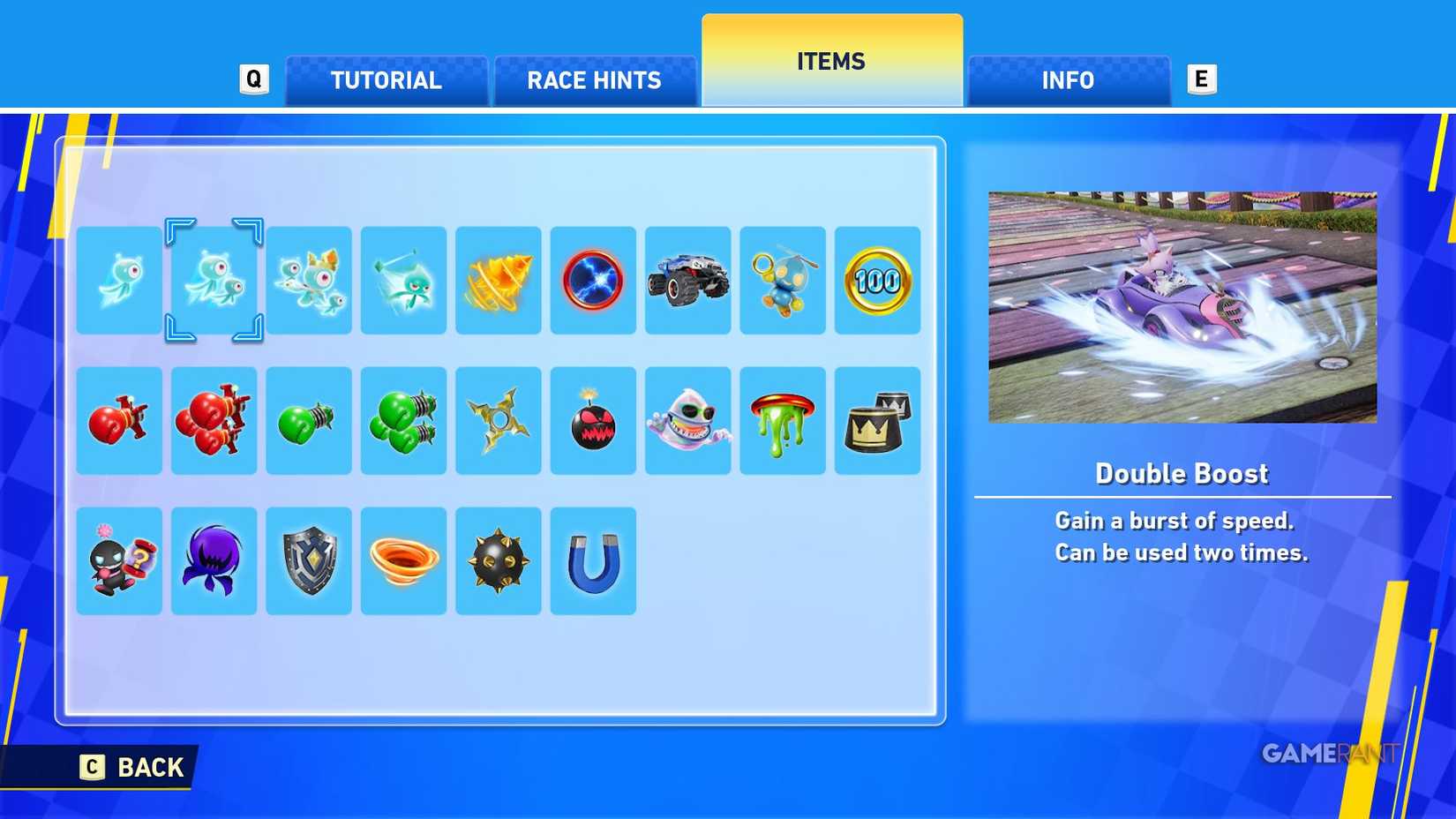This screenshot has height=819, width=1456.
Task: Click the magnet item icon
Action: [x=593, y=560]
